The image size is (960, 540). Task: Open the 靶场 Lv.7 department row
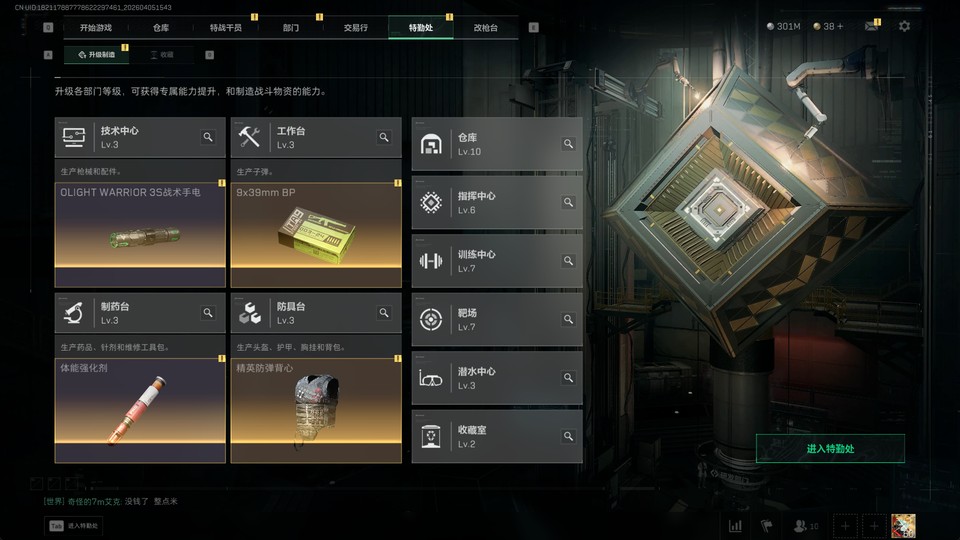496,319
